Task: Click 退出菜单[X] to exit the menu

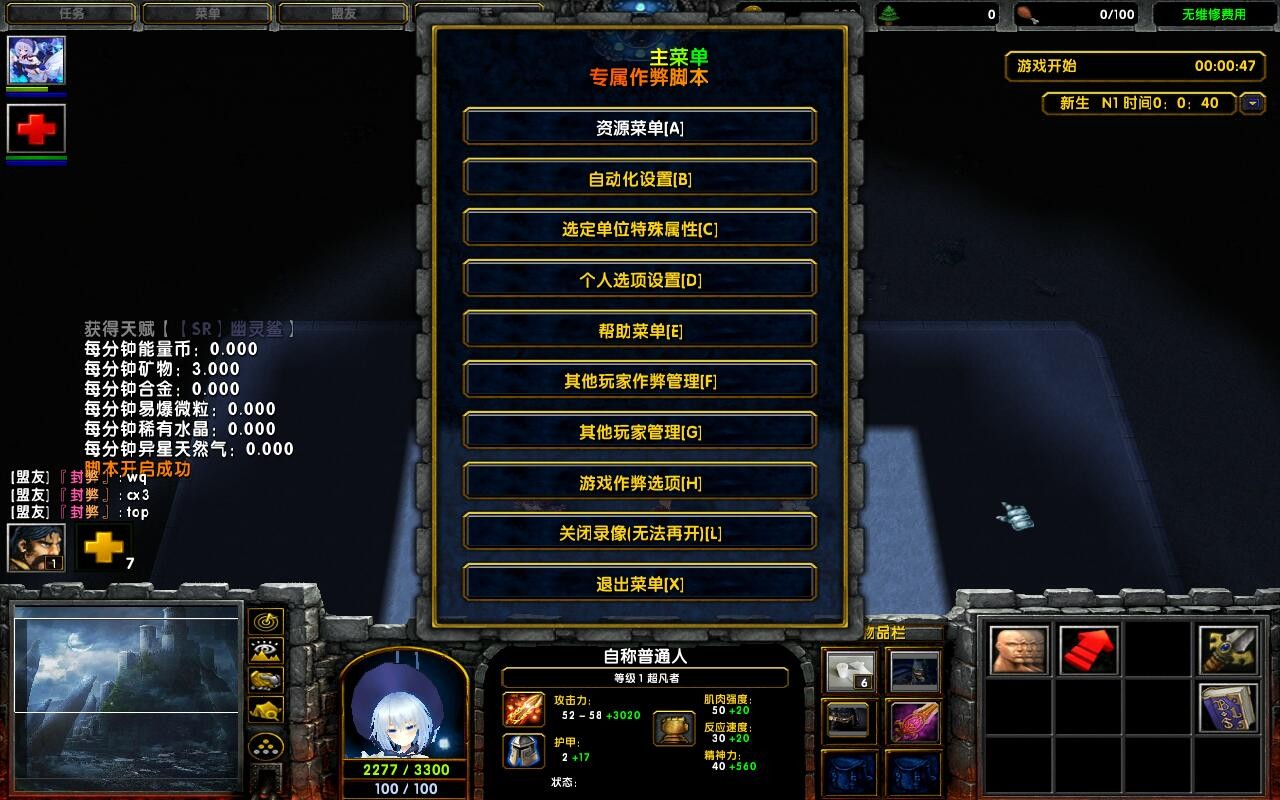Action: [639, 583]
